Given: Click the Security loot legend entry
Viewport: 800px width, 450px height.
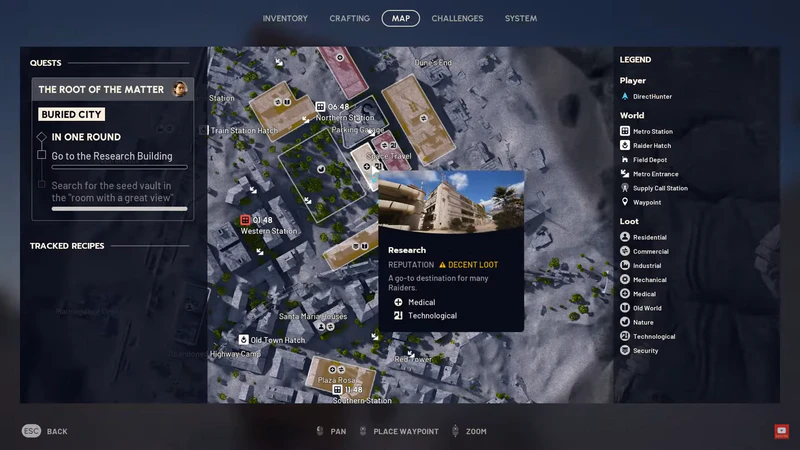Looking at the screenshot, I should (645, 351).
